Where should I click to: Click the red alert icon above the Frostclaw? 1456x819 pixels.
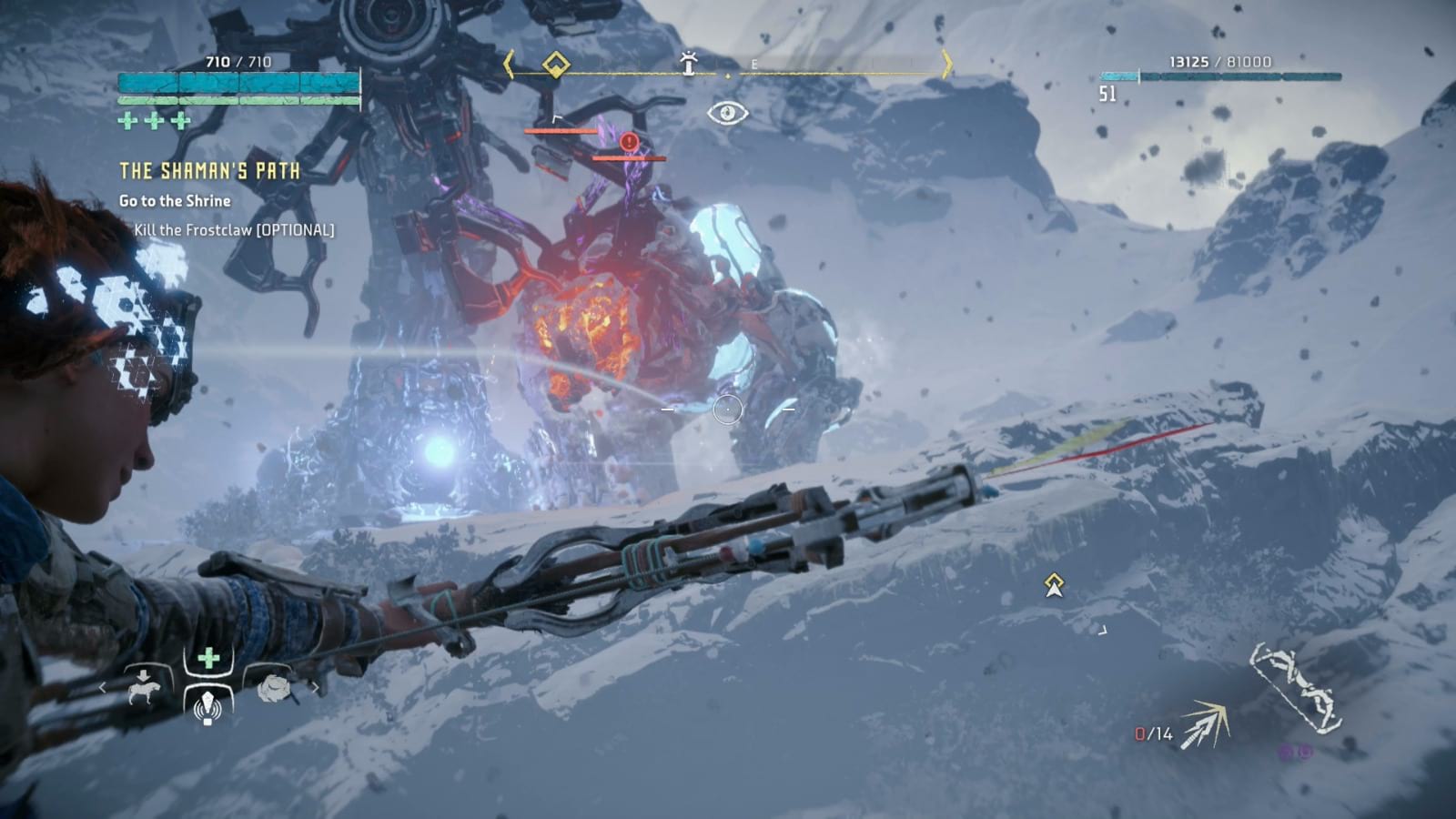click(628, 142)
